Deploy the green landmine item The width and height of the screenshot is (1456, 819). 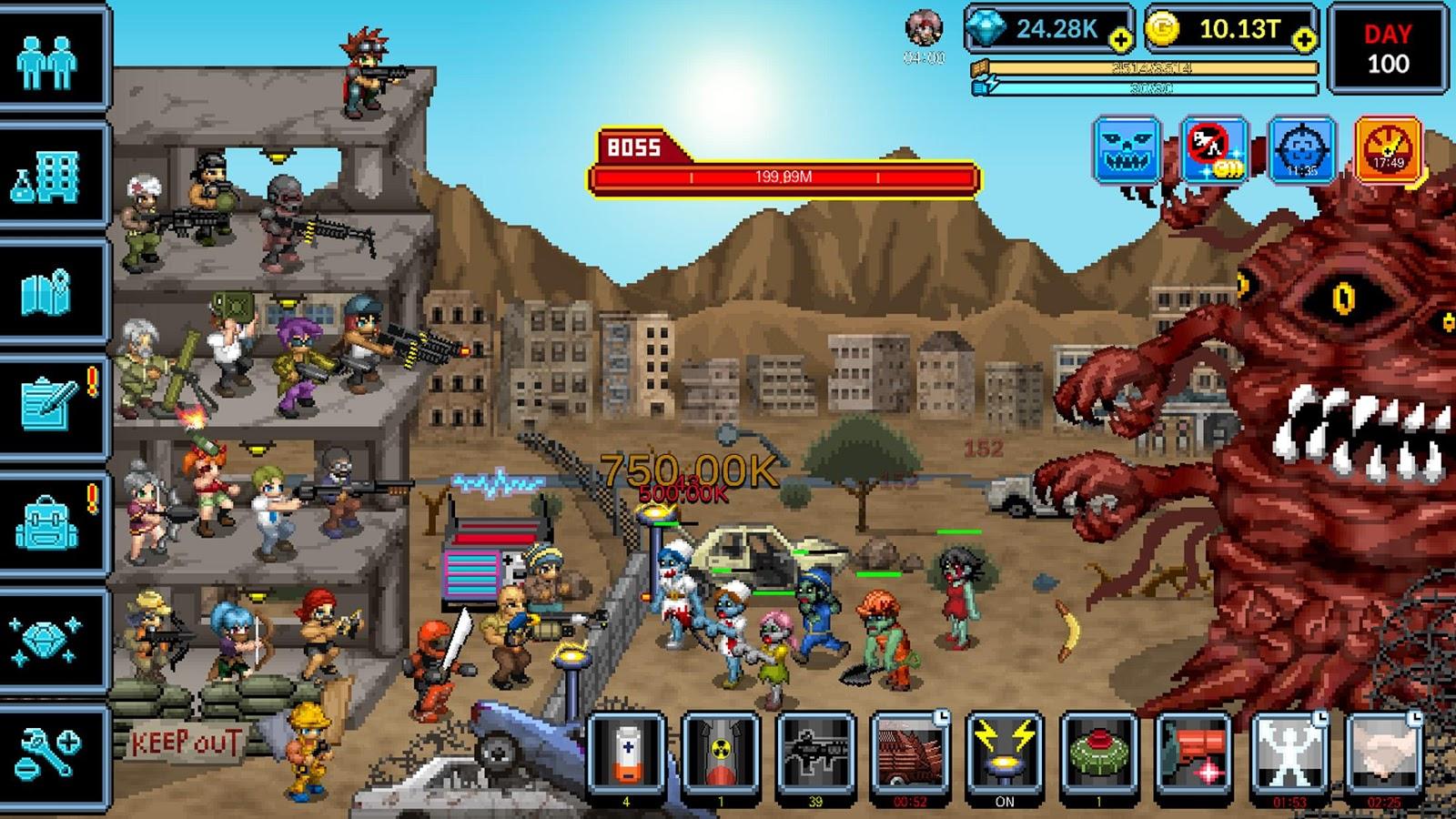click(x=1099, y=753)
